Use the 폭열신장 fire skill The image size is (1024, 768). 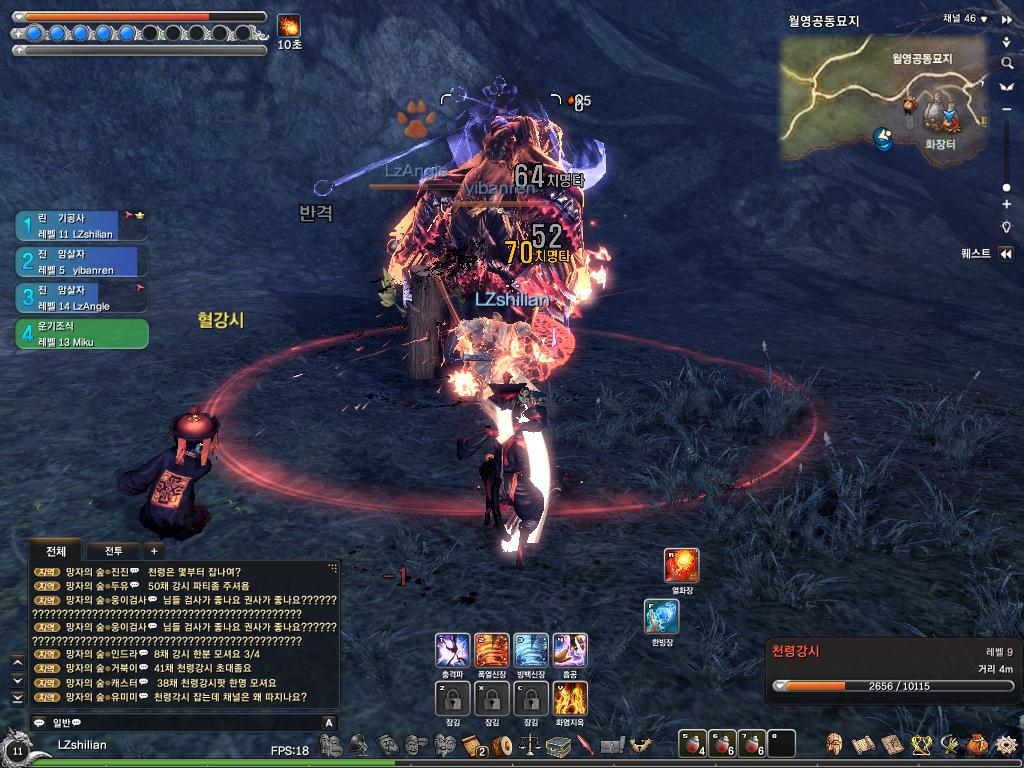click(x=491, y=650)
